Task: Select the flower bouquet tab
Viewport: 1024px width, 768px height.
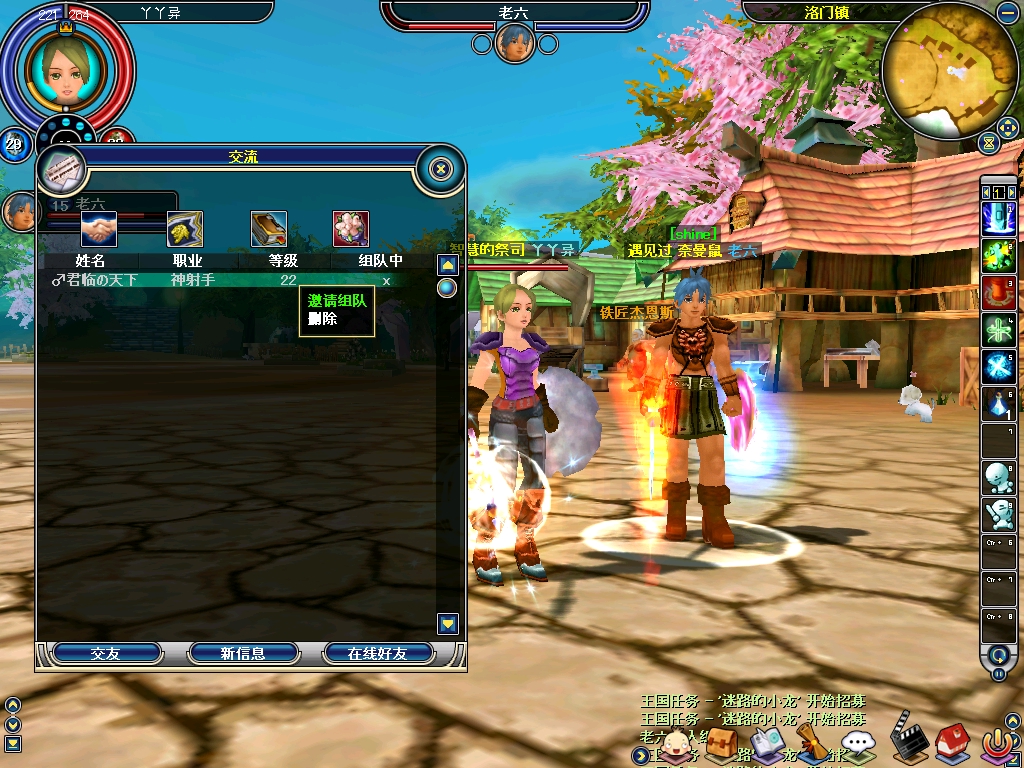Action: [351, 229]
